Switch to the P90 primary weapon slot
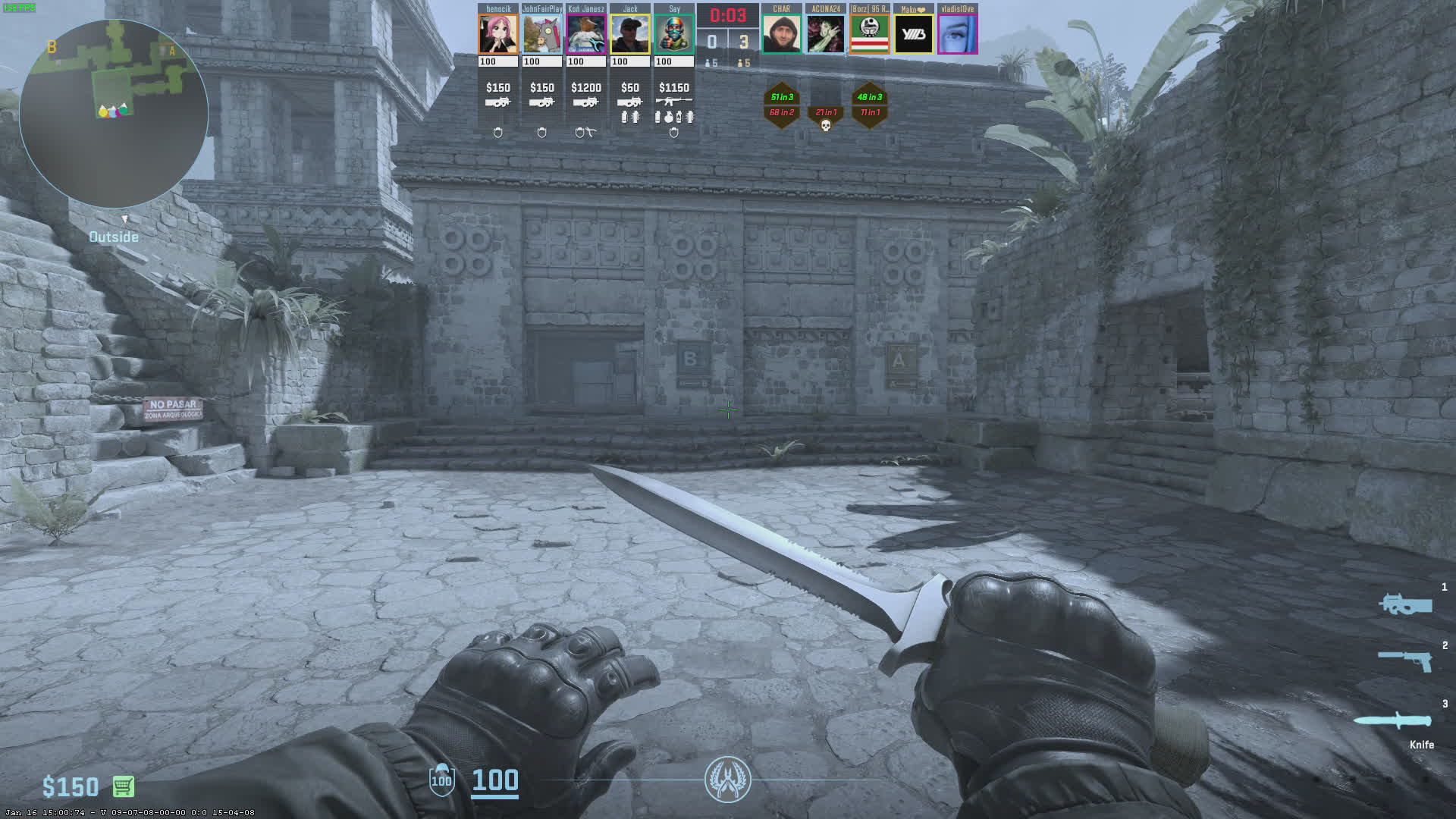Image resolution: width=1456 pixels, height=819 pixels. (x=1405, y=604)
